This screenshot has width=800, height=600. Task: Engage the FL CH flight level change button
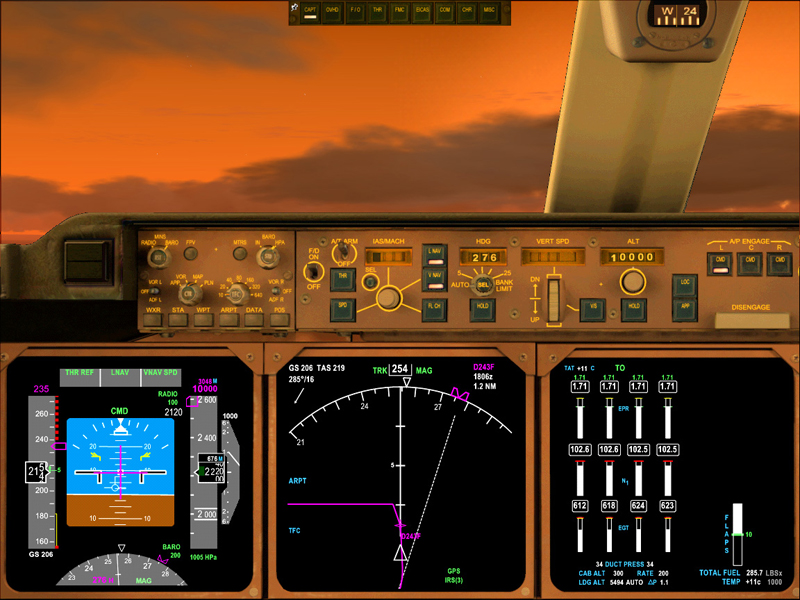[435, 310]
